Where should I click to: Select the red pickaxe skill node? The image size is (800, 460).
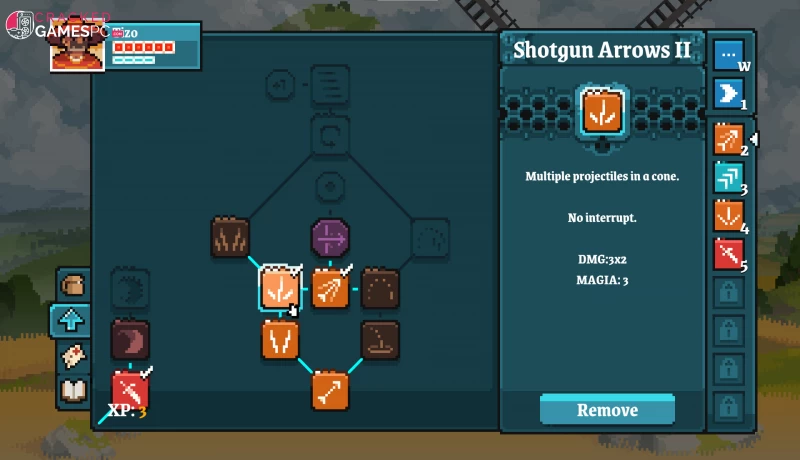click(130, 389)
